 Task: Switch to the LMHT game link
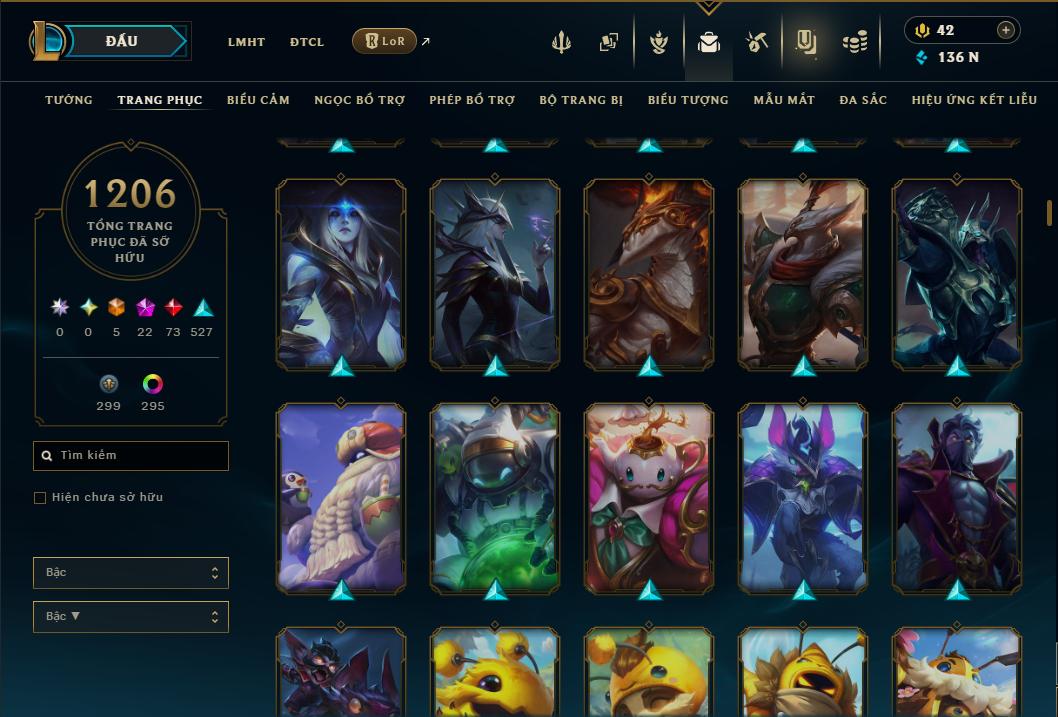(246, 42)
